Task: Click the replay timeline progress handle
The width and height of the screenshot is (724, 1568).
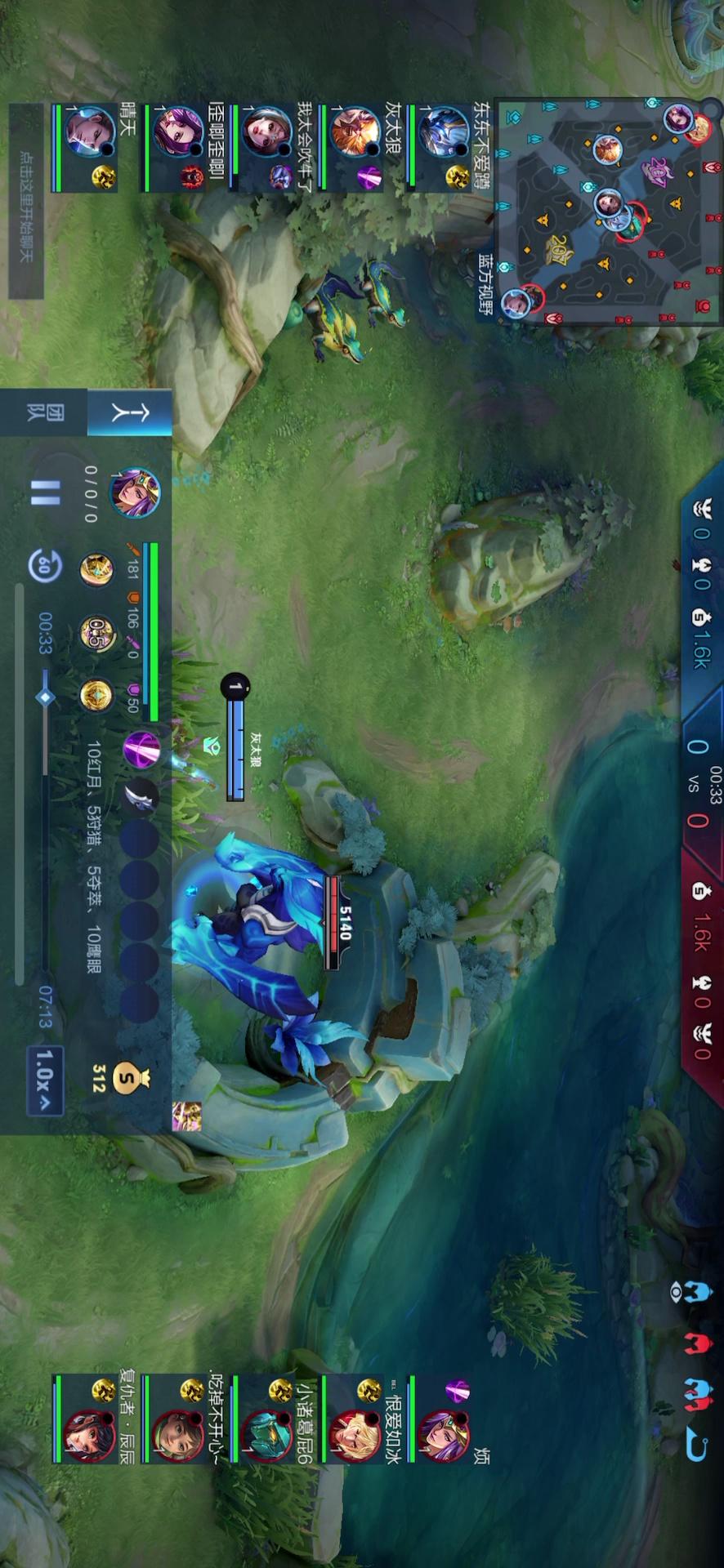Action: [x=45, y=697]
